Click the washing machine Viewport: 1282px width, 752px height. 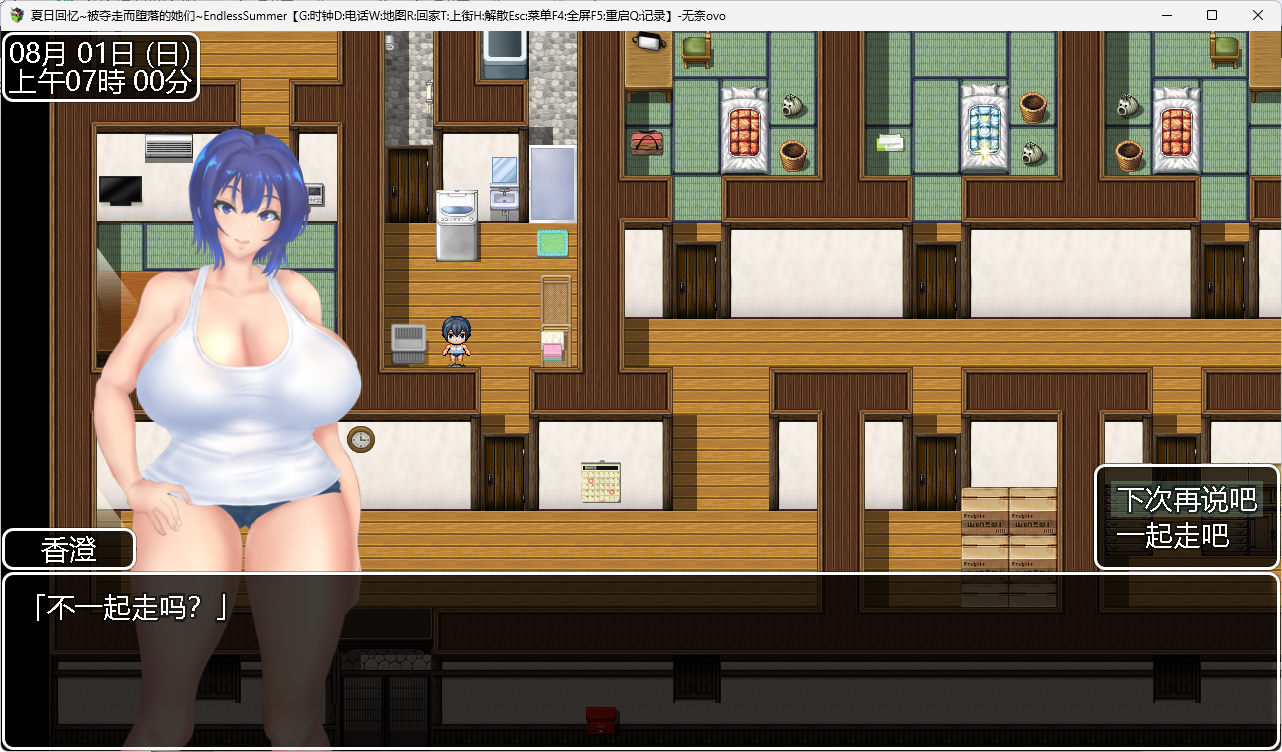tap(457, 221)
